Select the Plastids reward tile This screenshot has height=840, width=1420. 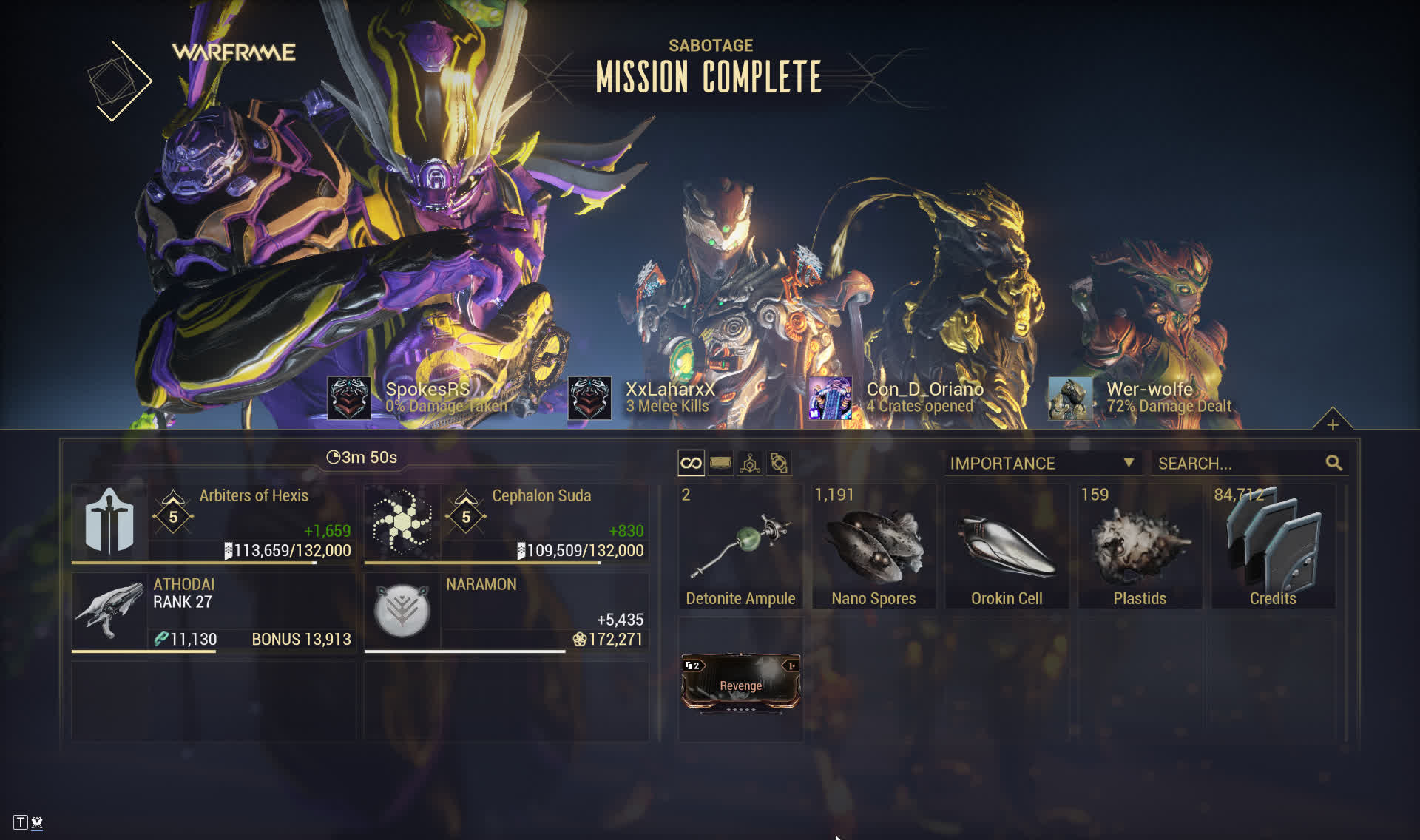[1140, 546]
